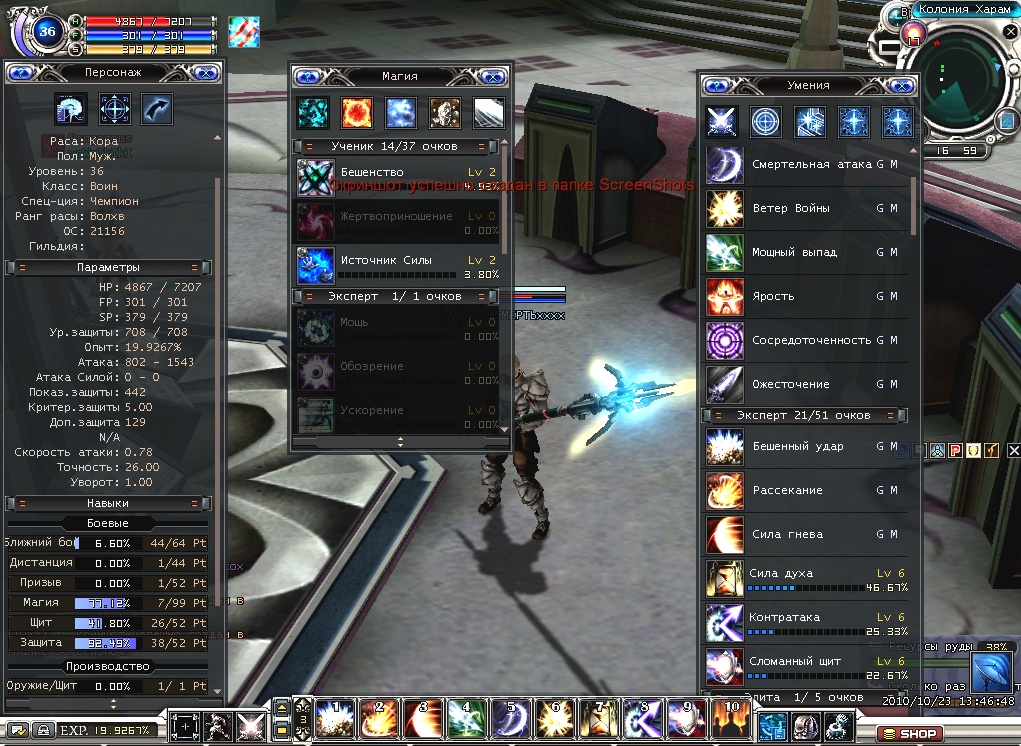Toggle the Навыки section header

(108, 504)
